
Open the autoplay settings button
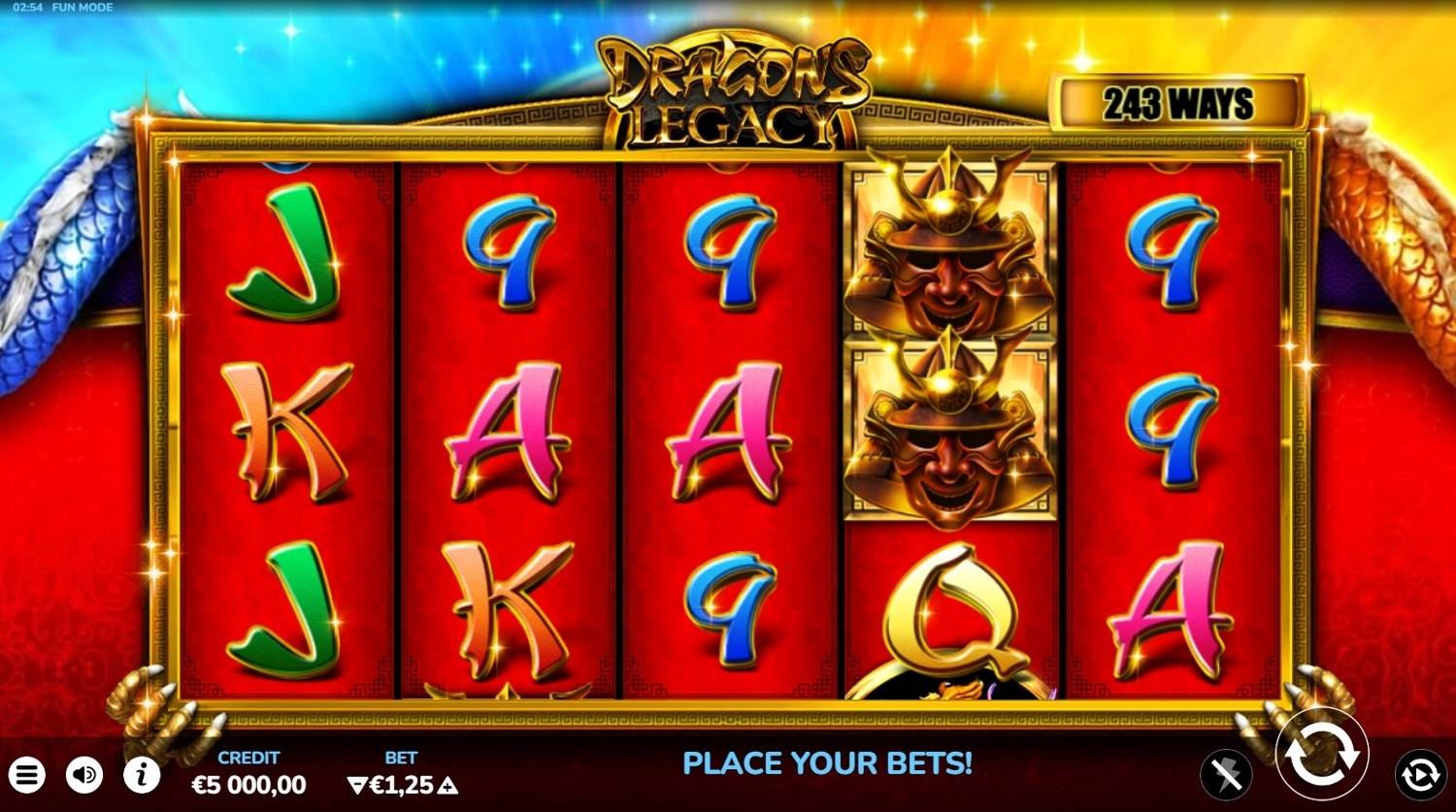[1419, 774]
